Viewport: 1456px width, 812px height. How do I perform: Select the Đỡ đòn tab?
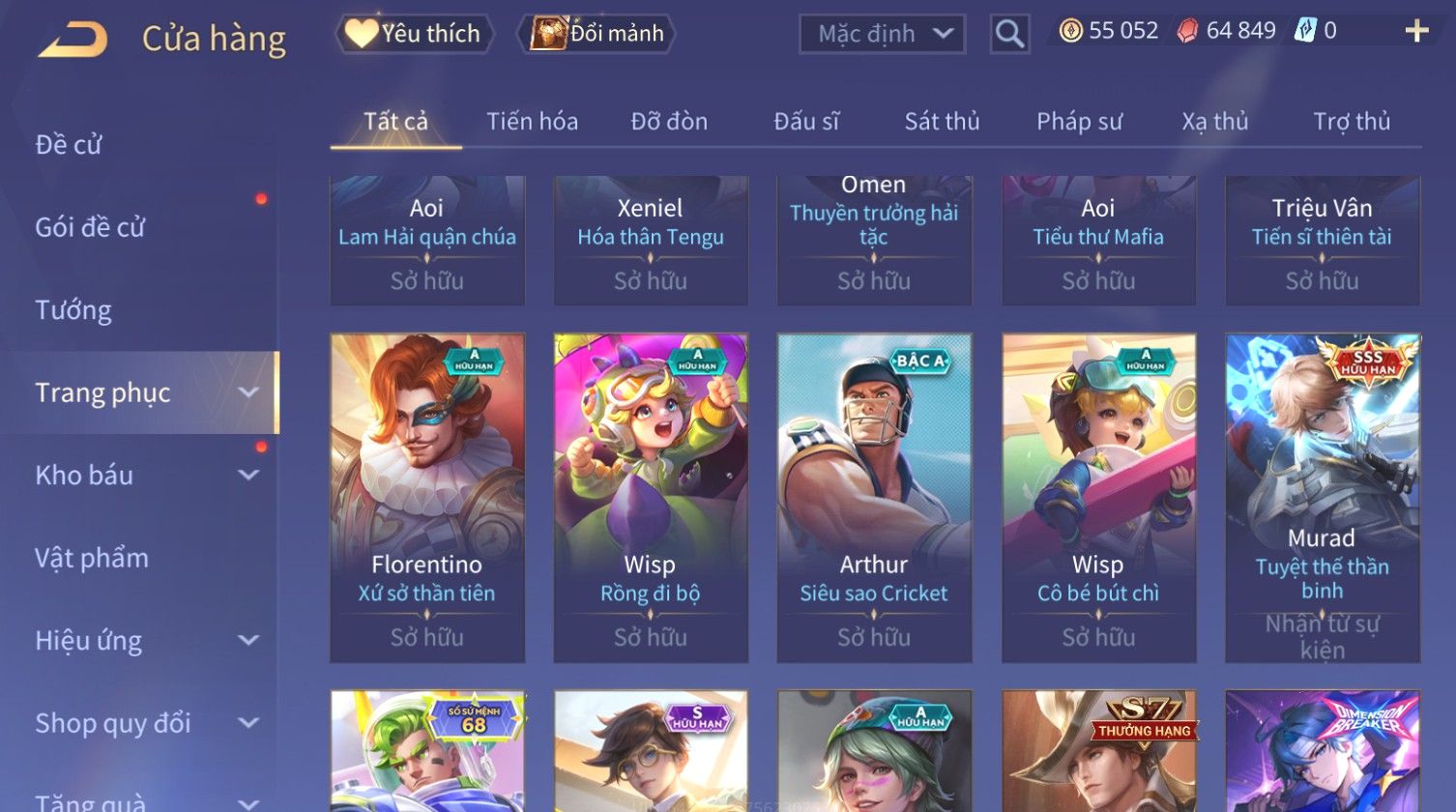point(669,122)
